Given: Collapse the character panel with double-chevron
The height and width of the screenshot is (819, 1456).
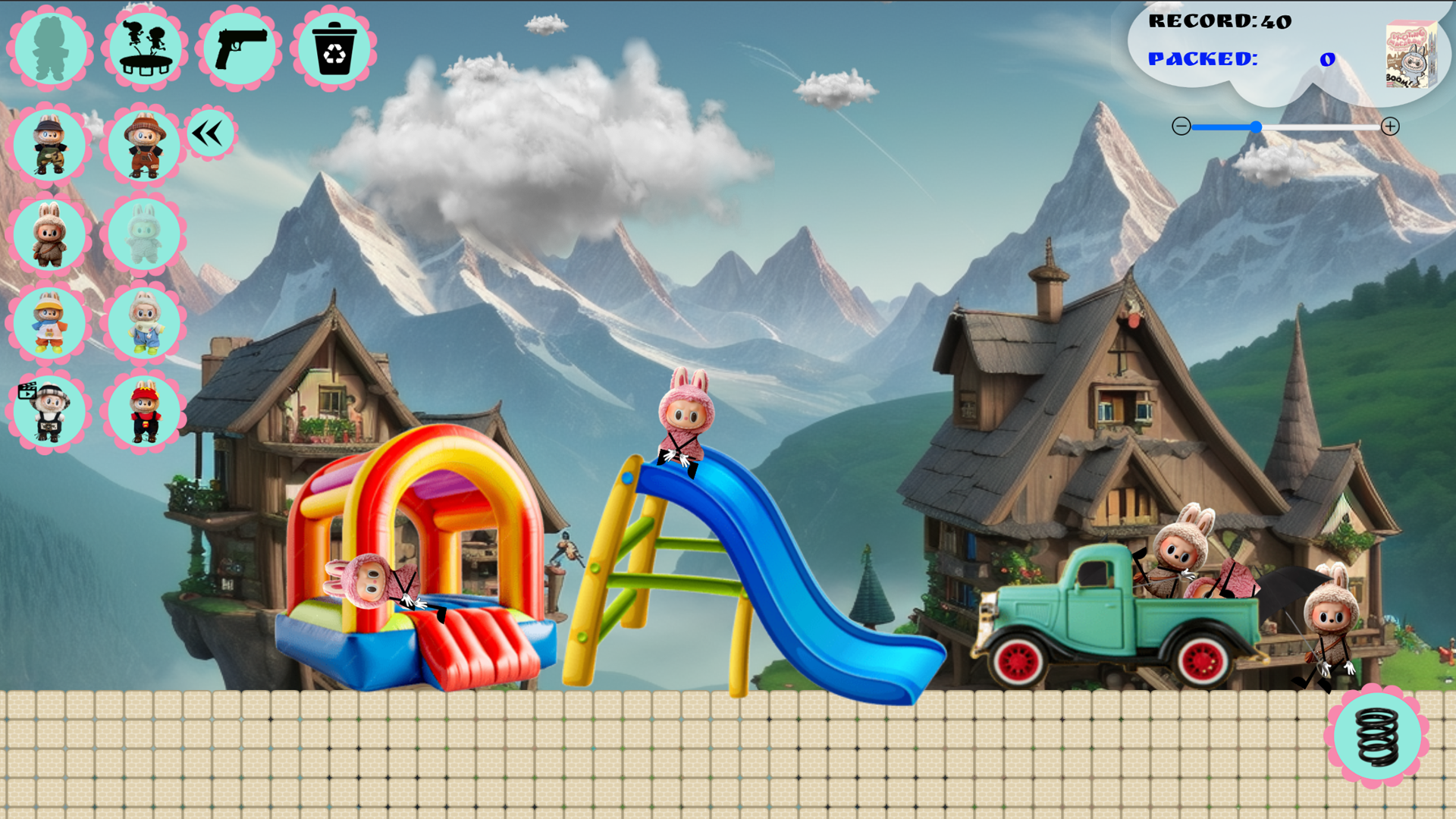Looking at the screenshot, I should pyautogui.click(x=209, y=132).
